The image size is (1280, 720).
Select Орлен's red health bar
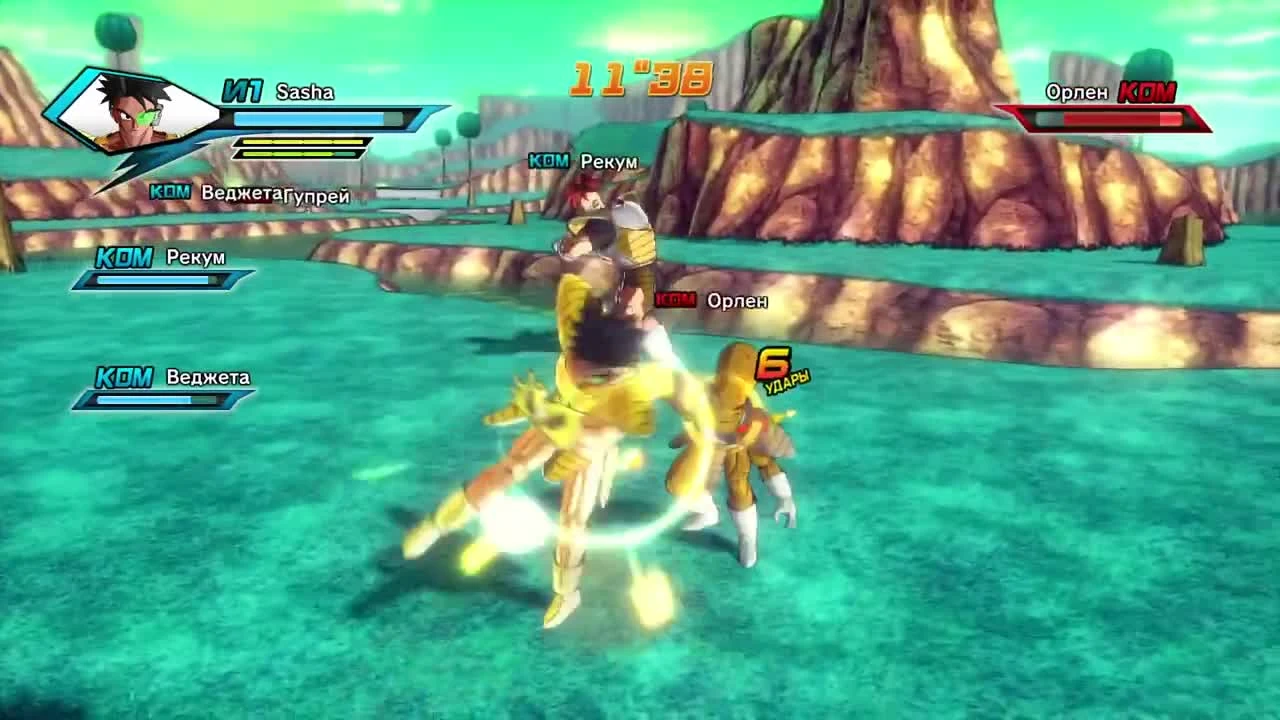[1110, 117]
